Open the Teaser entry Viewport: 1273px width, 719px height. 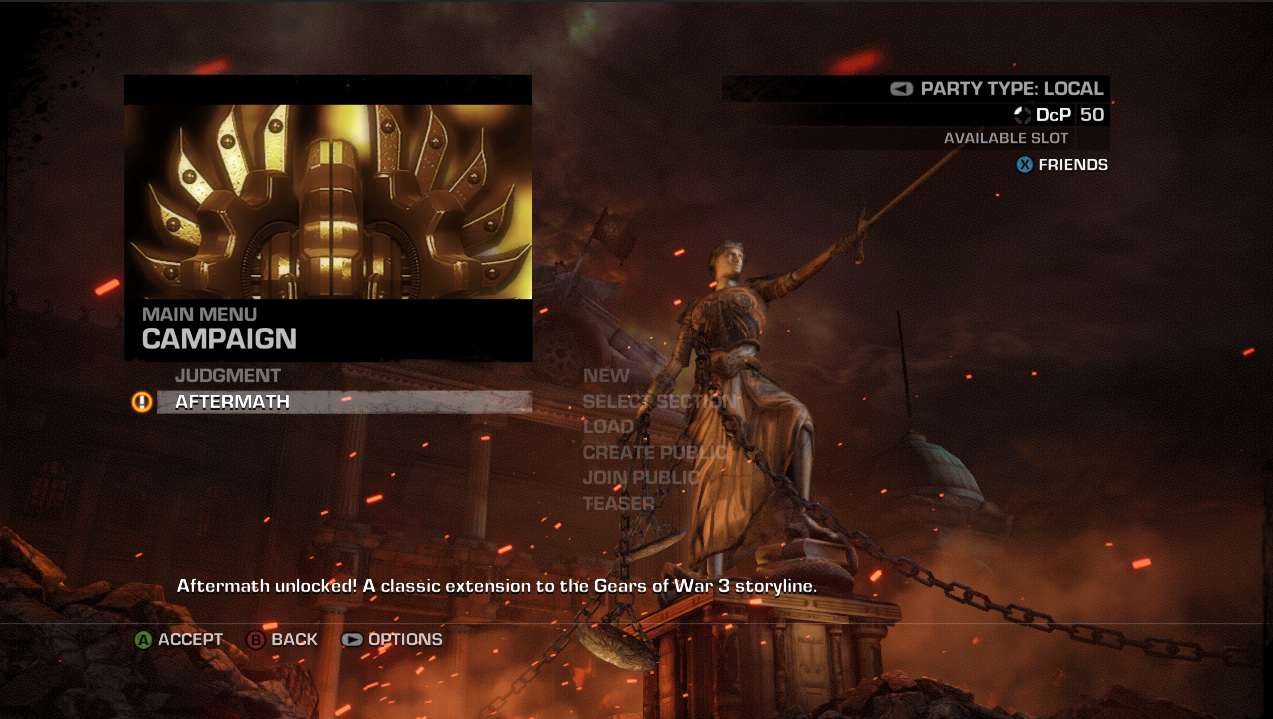[618, 503]
